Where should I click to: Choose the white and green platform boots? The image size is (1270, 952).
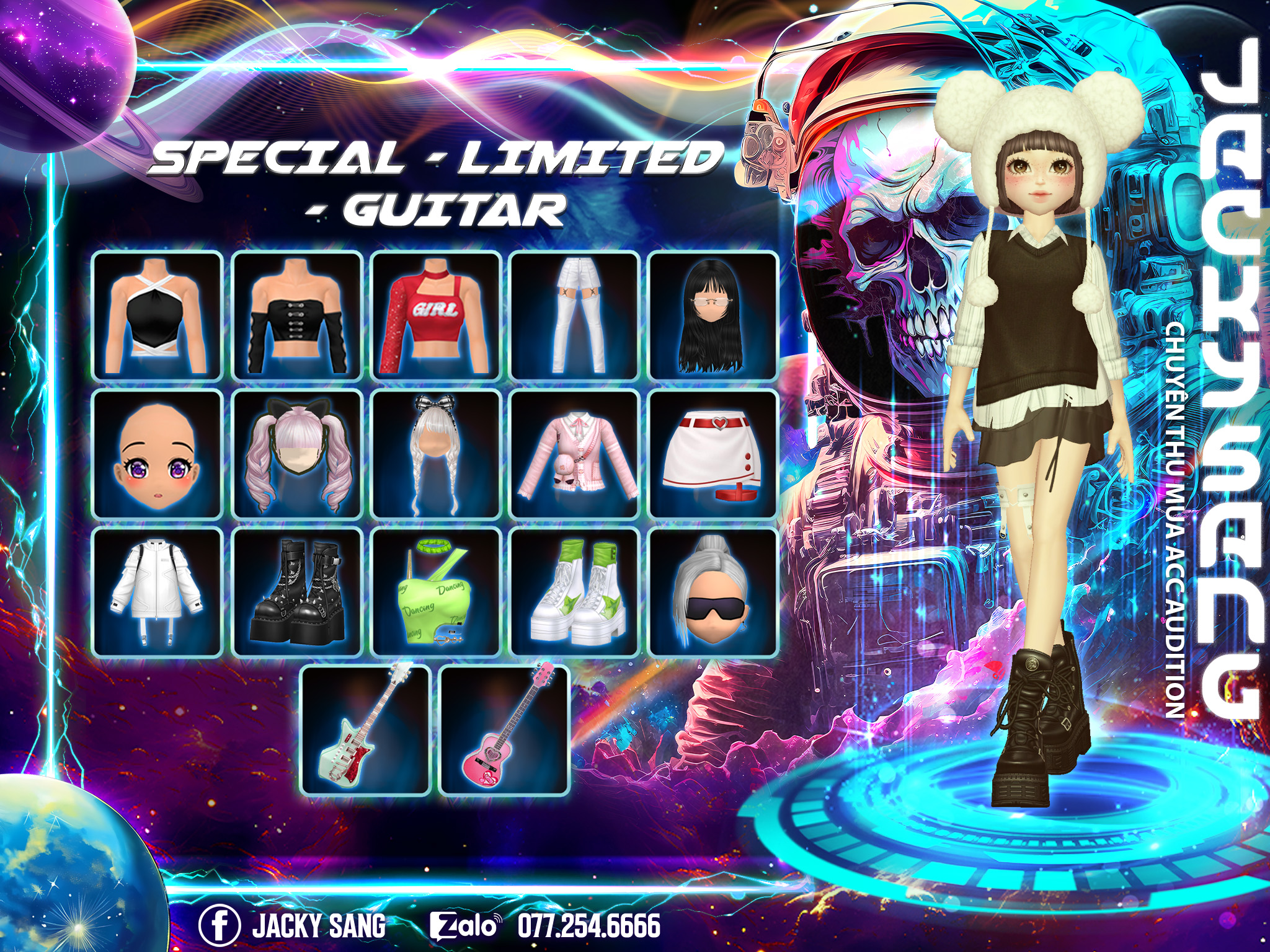point(575,593)
